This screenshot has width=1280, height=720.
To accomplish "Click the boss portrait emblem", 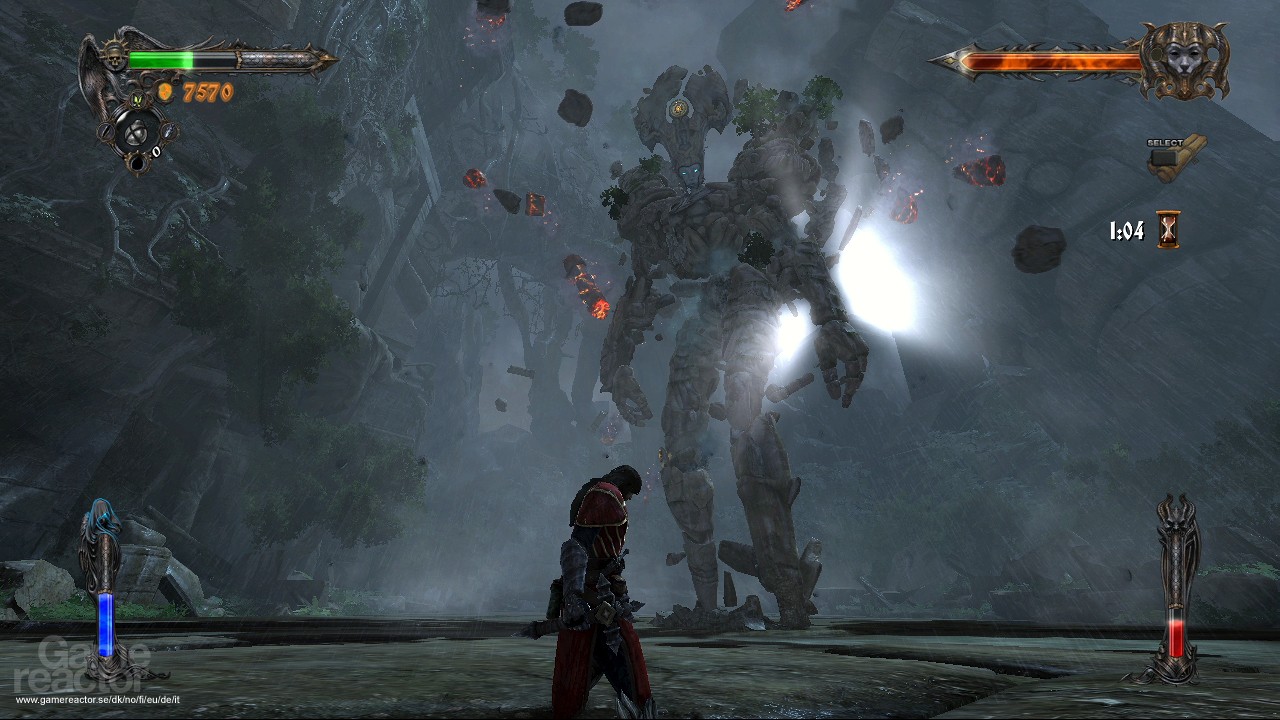I will tap(1184, 61).
